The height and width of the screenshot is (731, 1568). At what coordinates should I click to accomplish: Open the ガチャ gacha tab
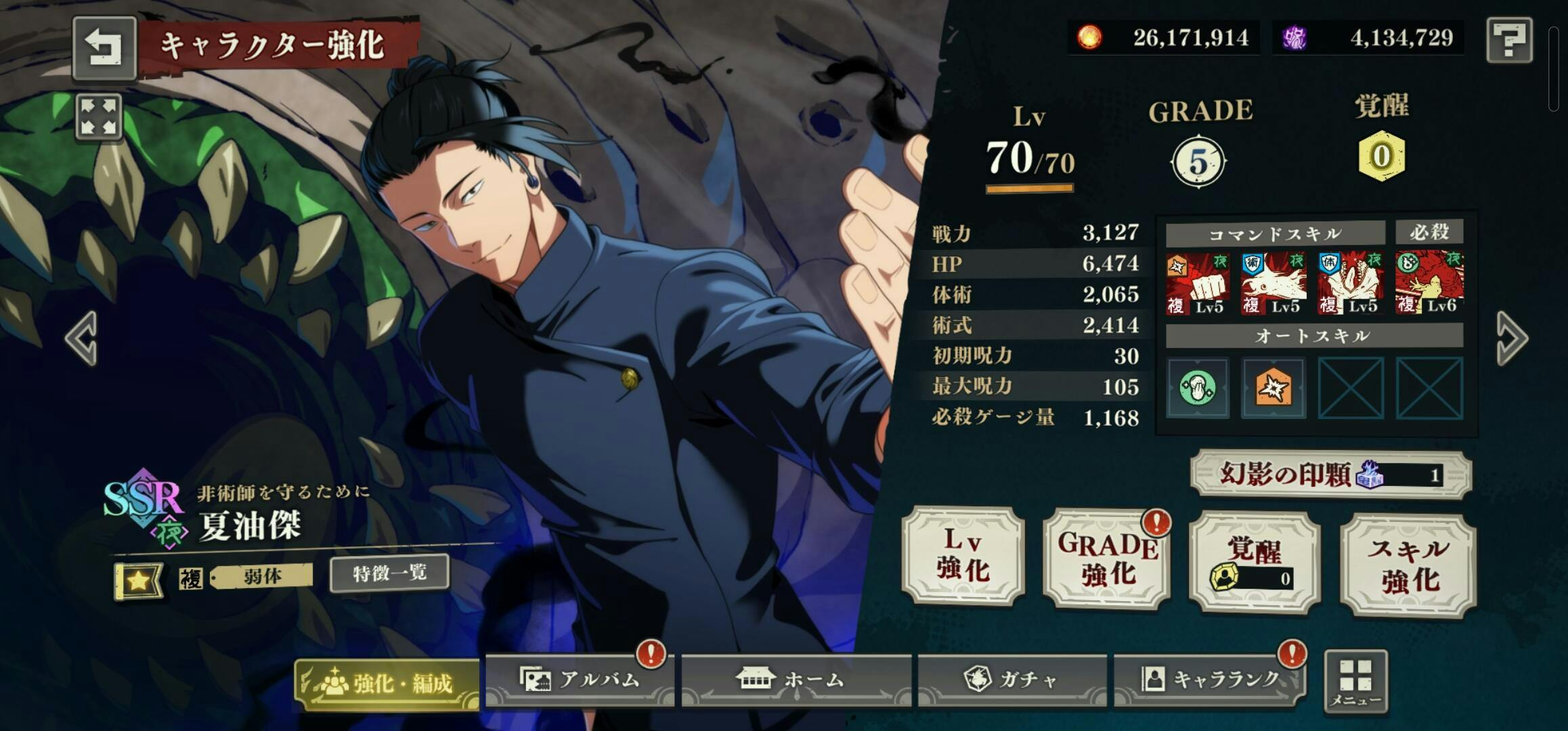1012,680
